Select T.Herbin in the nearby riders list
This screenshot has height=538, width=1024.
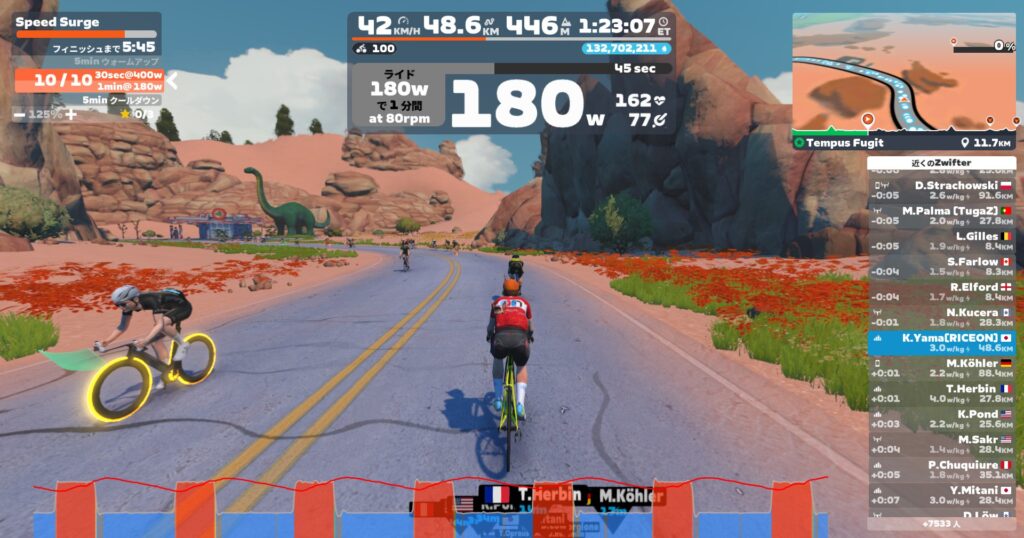tap(941, 394)
